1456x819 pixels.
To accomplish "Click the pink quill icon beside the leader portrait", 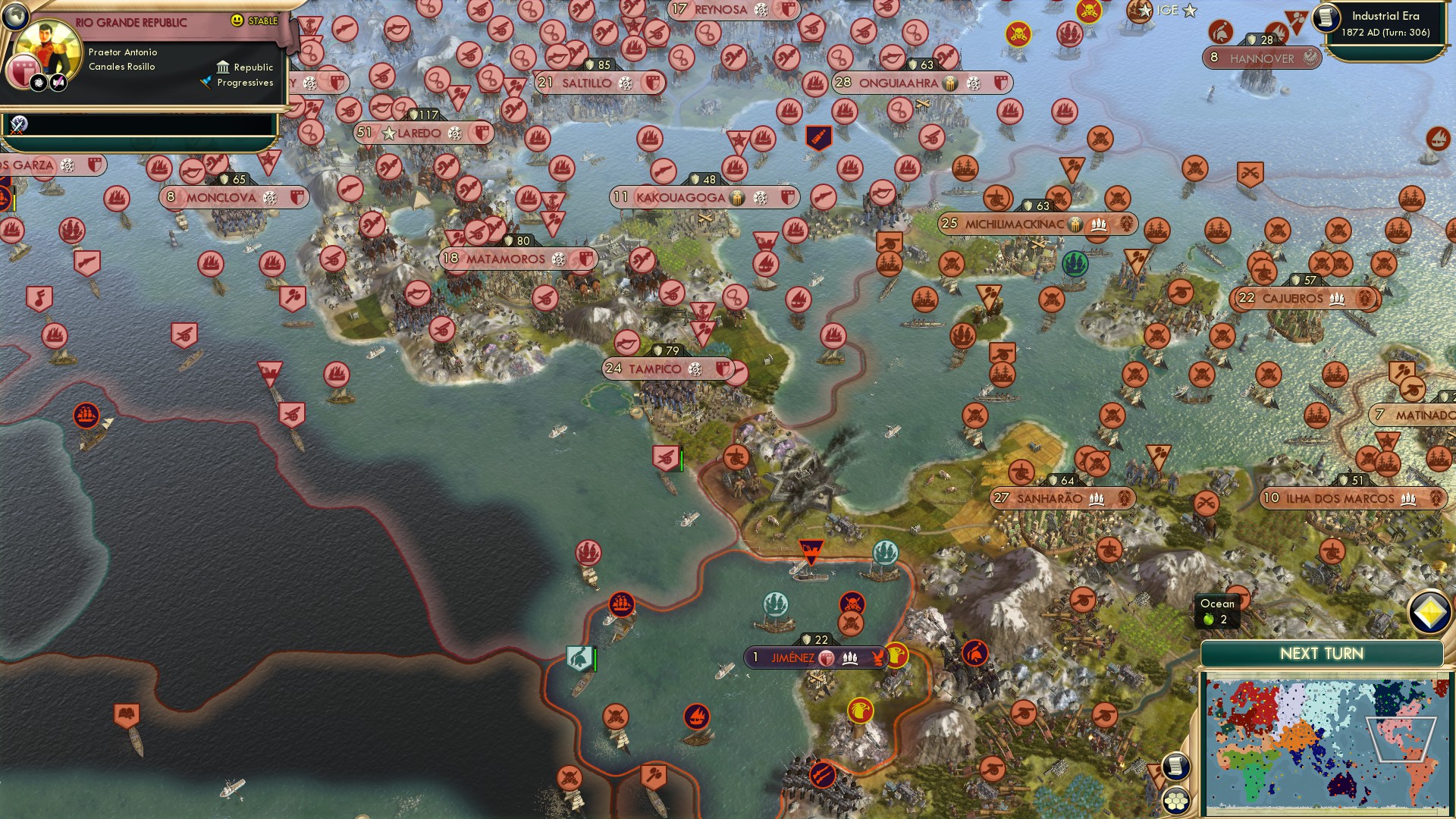I will click(x=58, y=83).
